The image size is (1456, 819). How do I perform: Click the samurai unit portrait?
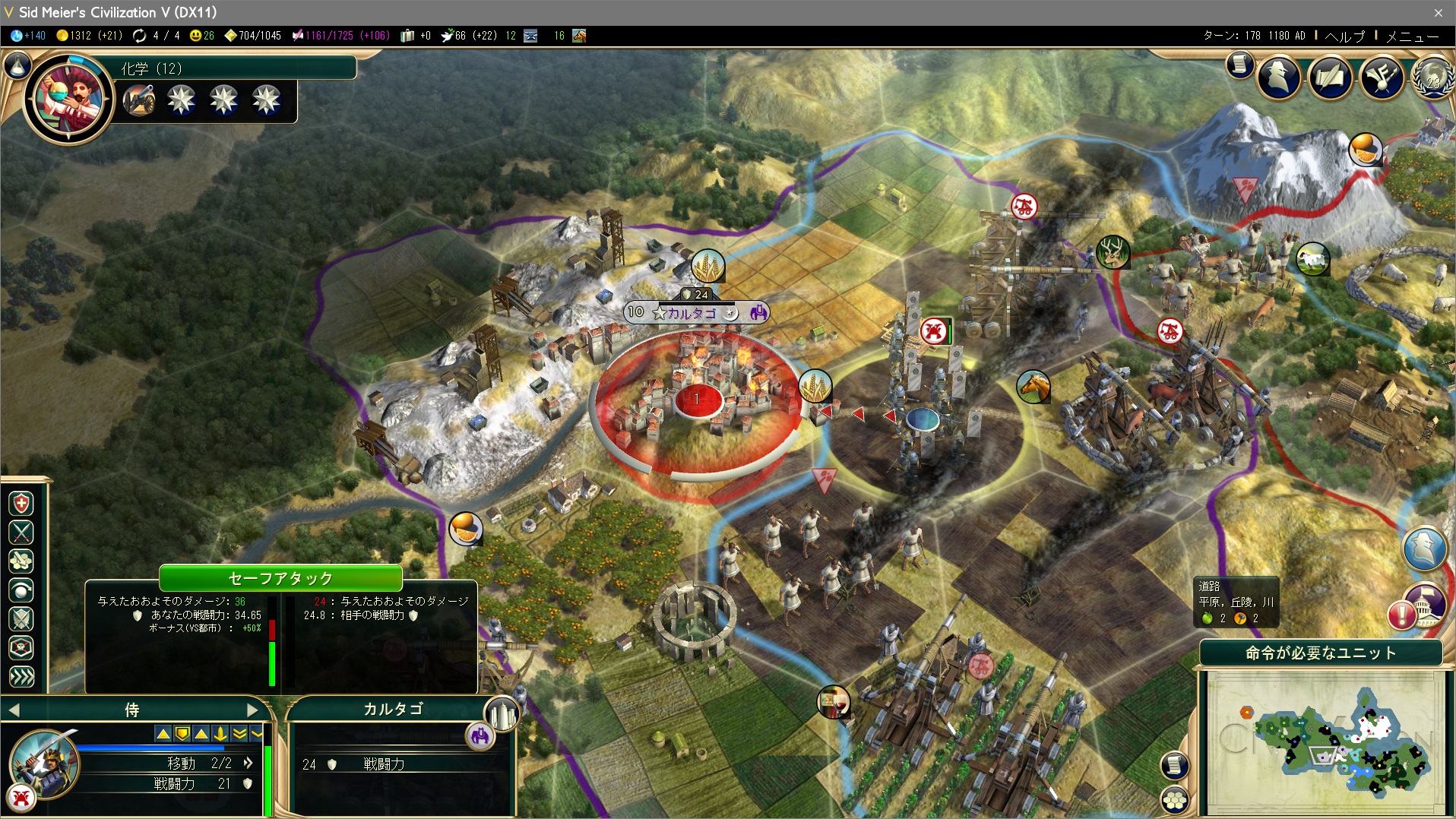[x=44, y=764]
